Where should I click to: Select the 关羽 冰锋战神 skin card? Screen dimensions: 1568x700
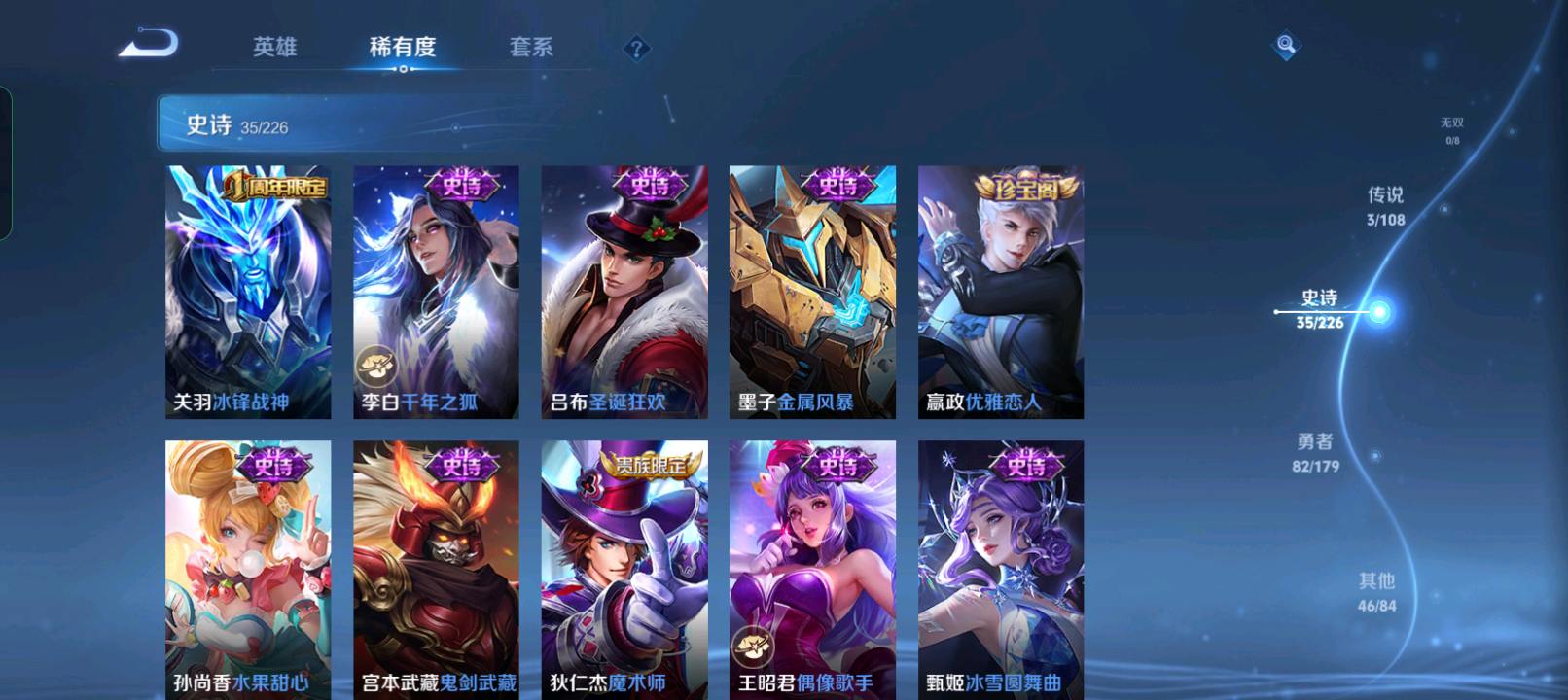point(248,292)
